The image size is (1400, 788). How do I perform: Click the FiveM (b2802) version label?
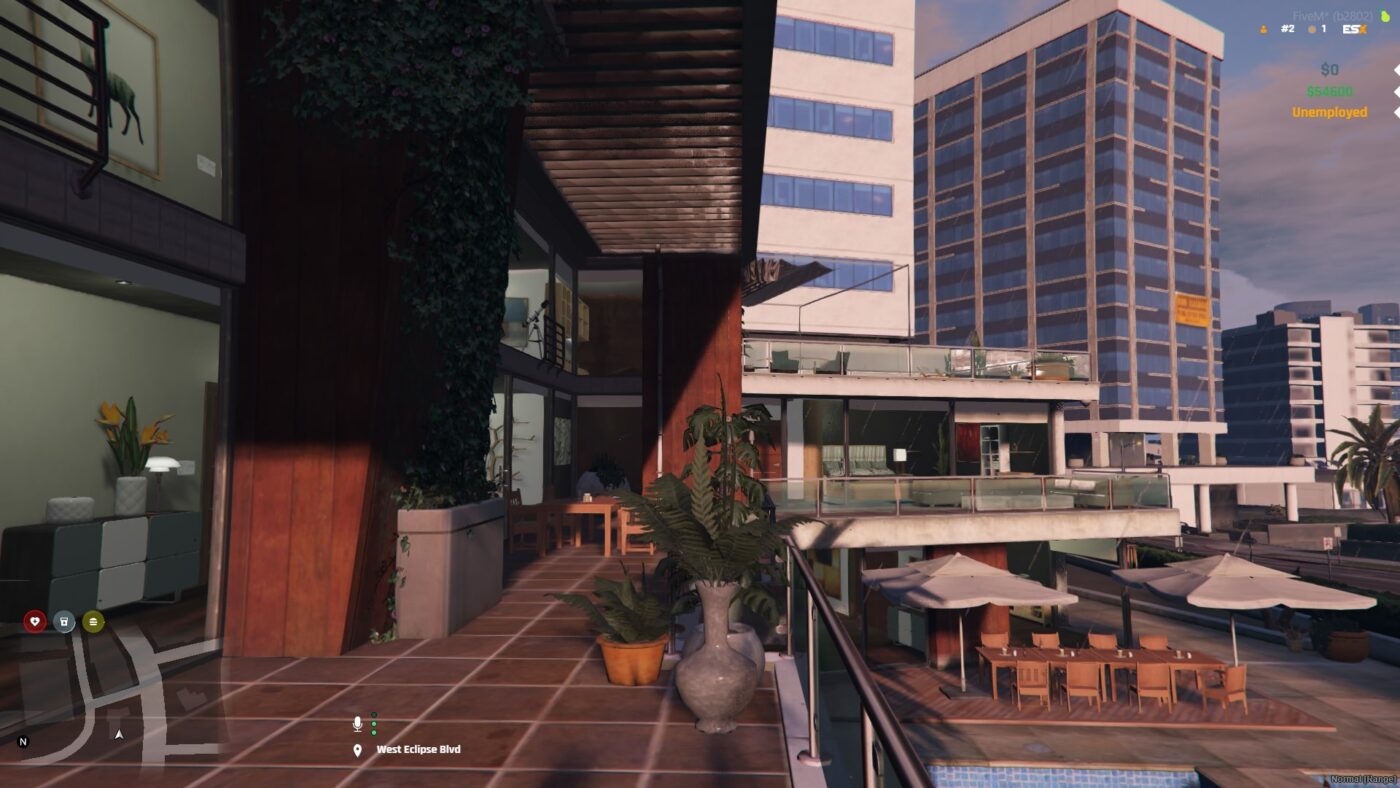coord(1333,14)
